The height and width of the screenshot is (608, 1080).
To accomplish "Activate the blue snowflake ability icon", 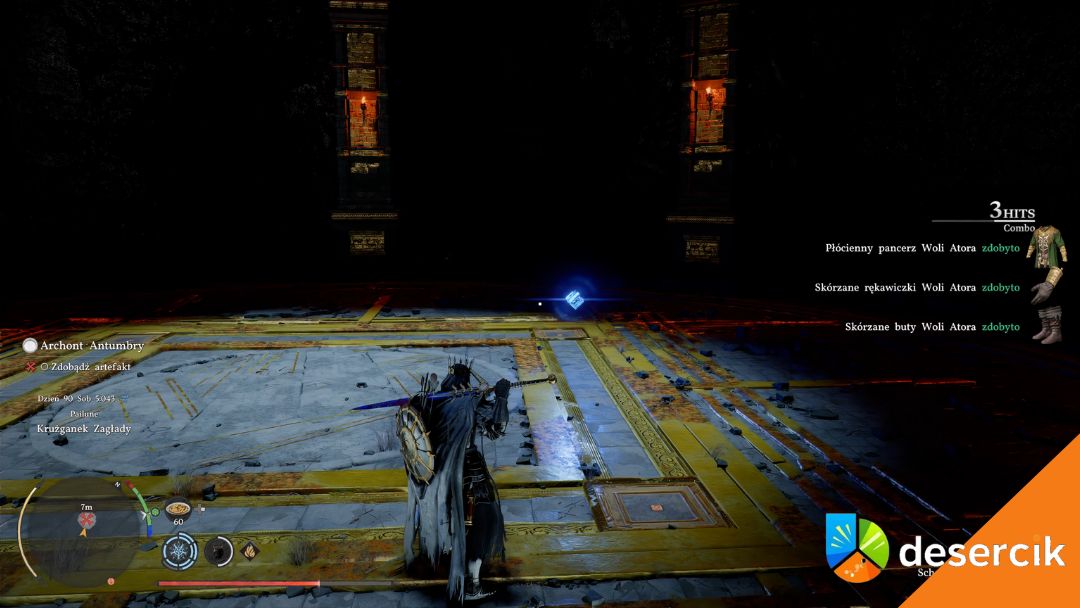I will pyautogui.click(x=178, y=550).
